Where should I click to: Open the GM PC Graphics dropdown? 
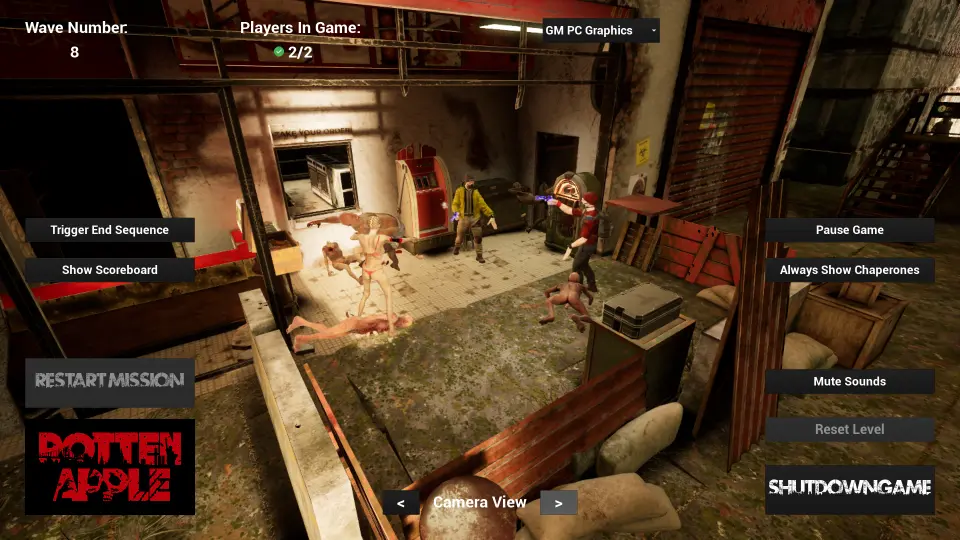tap(601, 30)
